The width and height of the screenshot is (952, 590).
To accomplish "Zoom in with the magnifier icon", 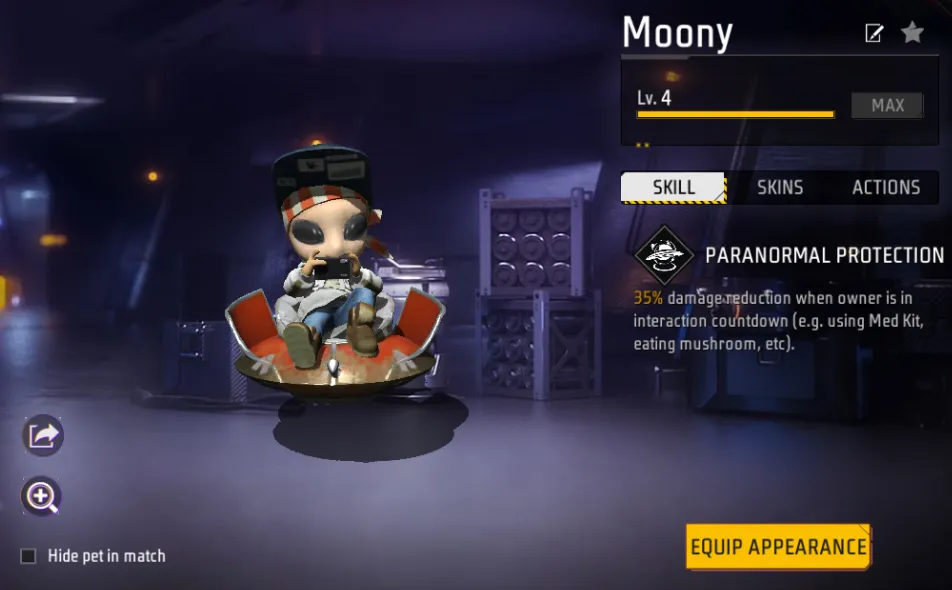I will tap(43, 496).
